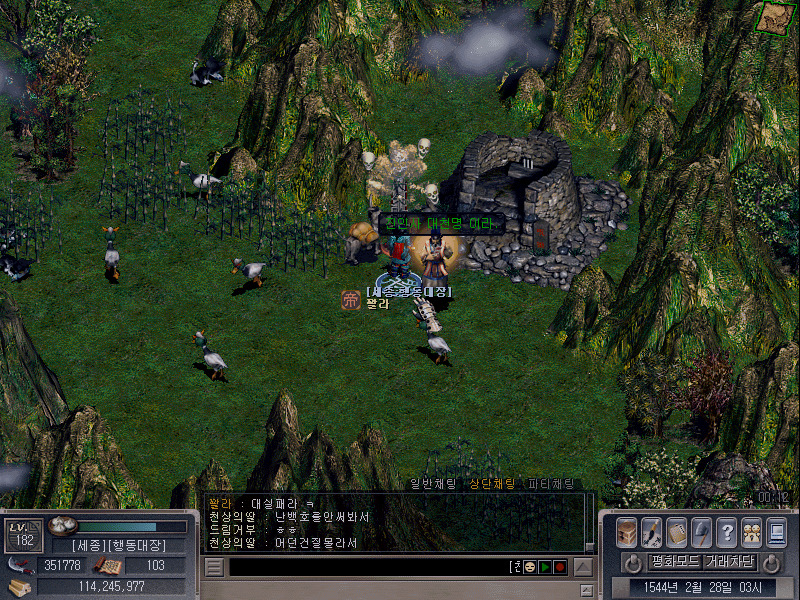The height and width of the screenshot is (600, 800).
Task: Open help with the question mark icon
Action: point(726,531)
